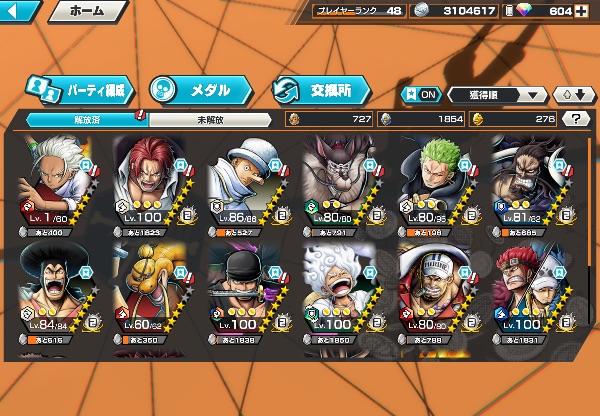Pick the white top hat character card
600x416 pixels.
(246, 180)
